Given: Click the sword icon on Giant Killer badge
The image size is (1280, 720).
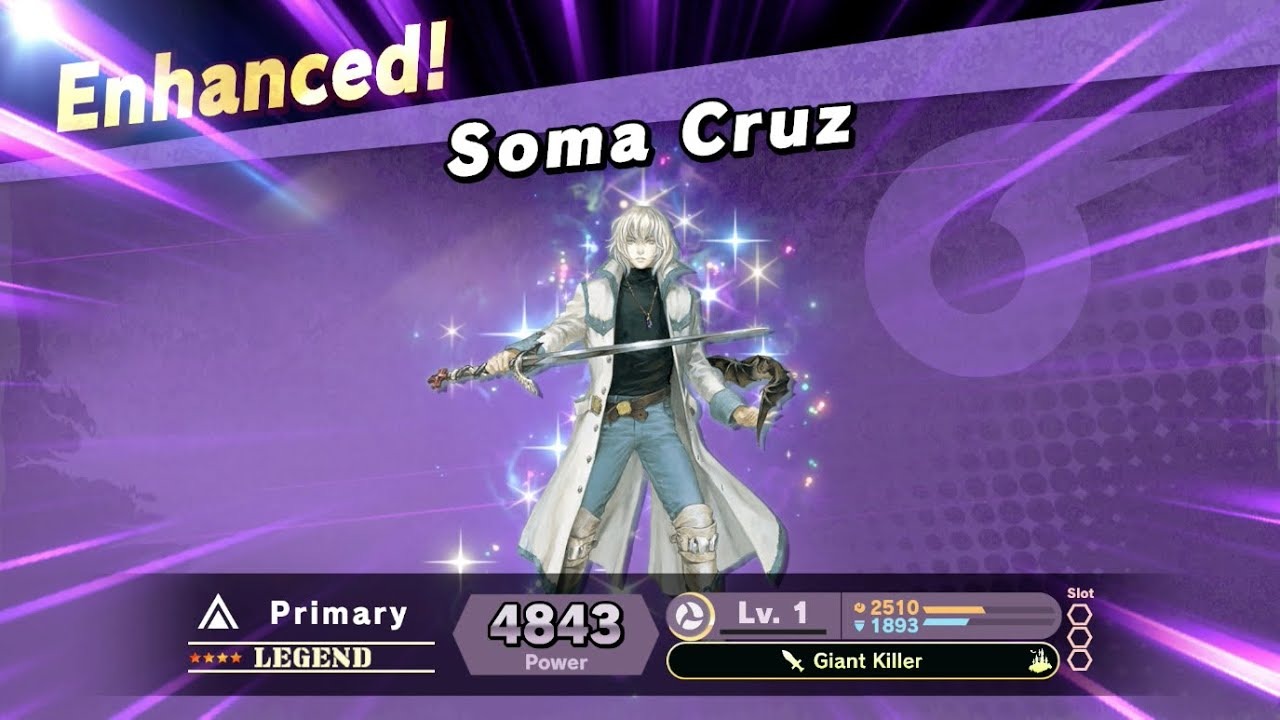Looking at the screenshot, I should pos(792,659).
